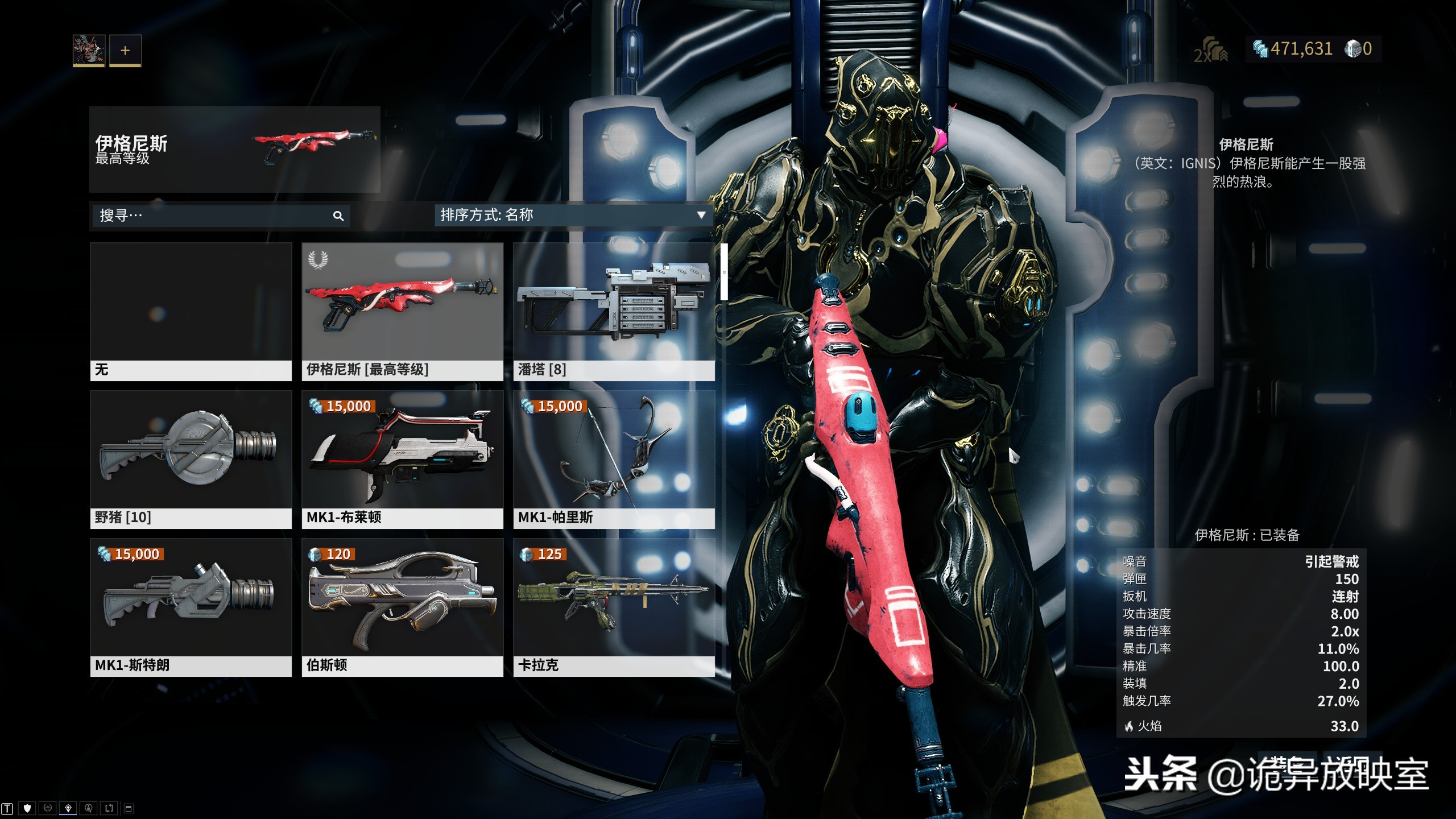Open the platinum currency counter

(1358, 49)
